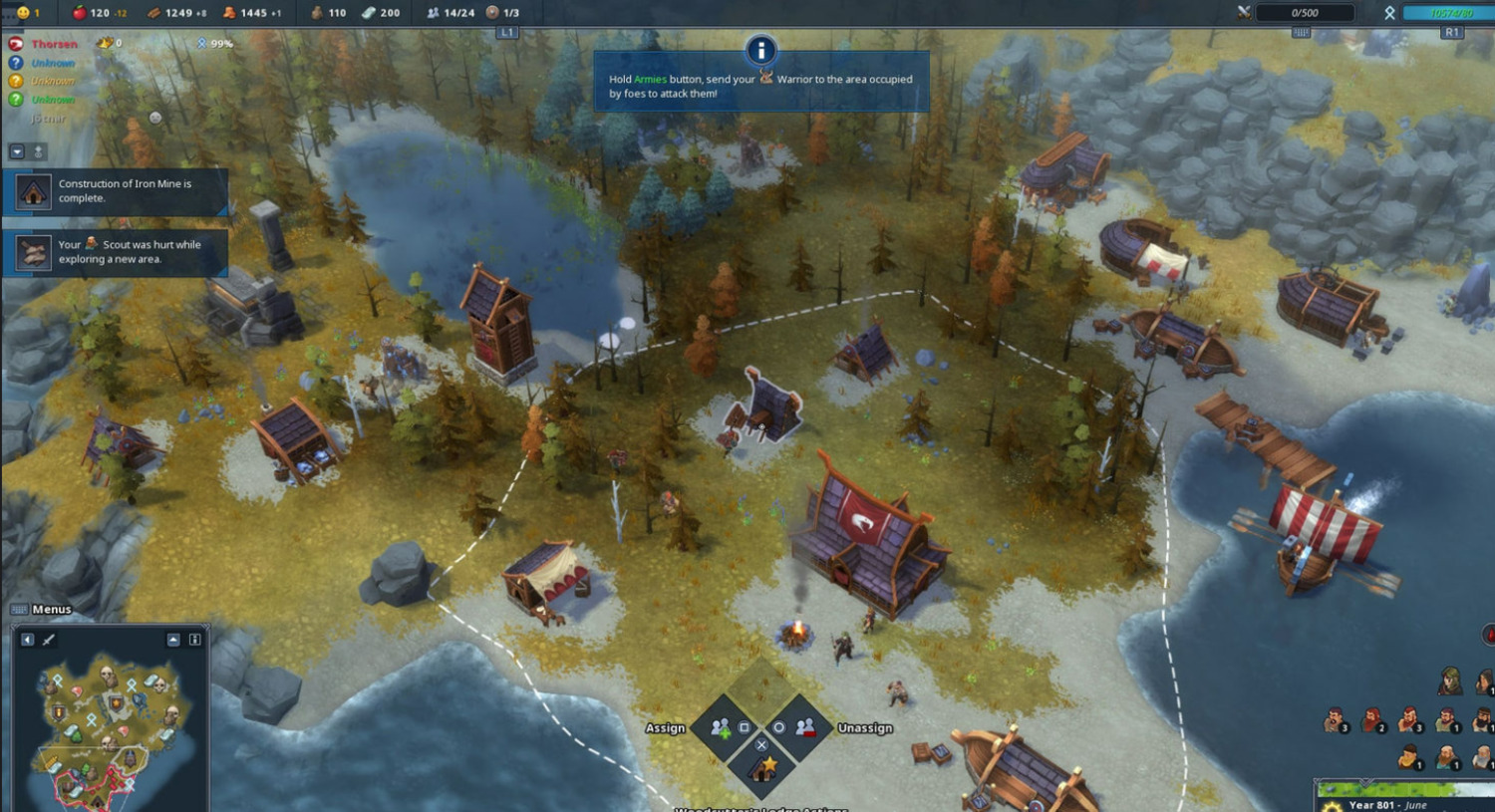1495x812 pixels.
Task: Select the Unassign villager action
Action: (805, 728)
